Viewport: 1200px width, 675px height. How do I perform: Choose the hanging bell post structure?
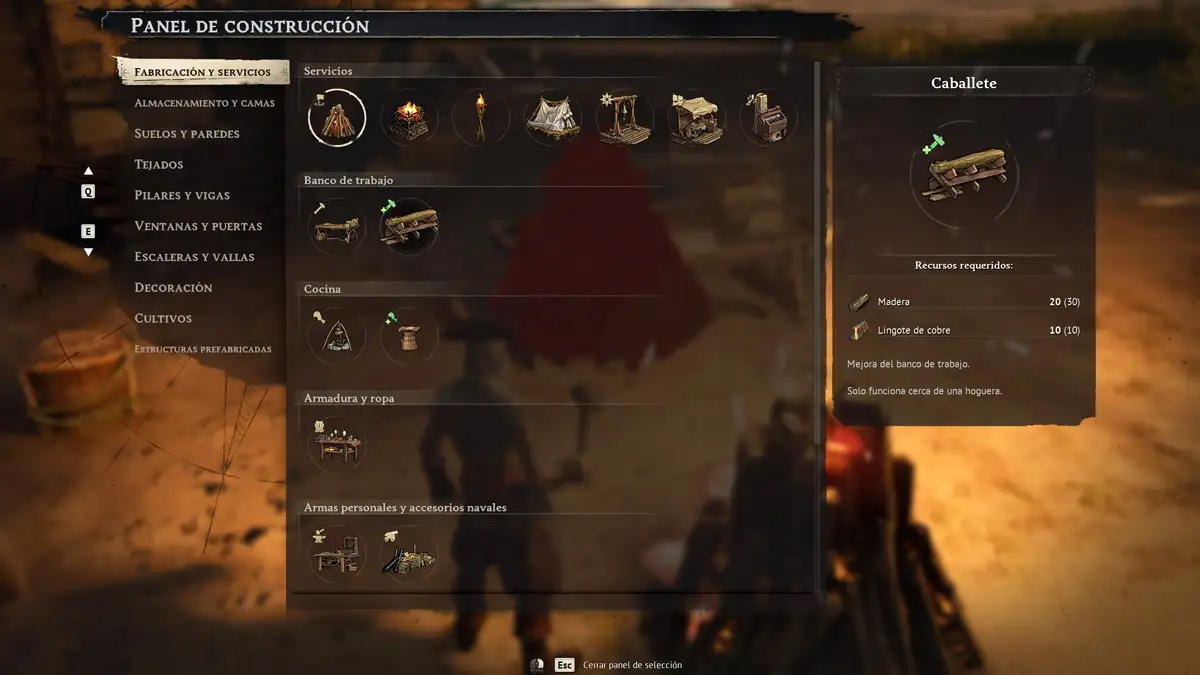coord(625,118)
